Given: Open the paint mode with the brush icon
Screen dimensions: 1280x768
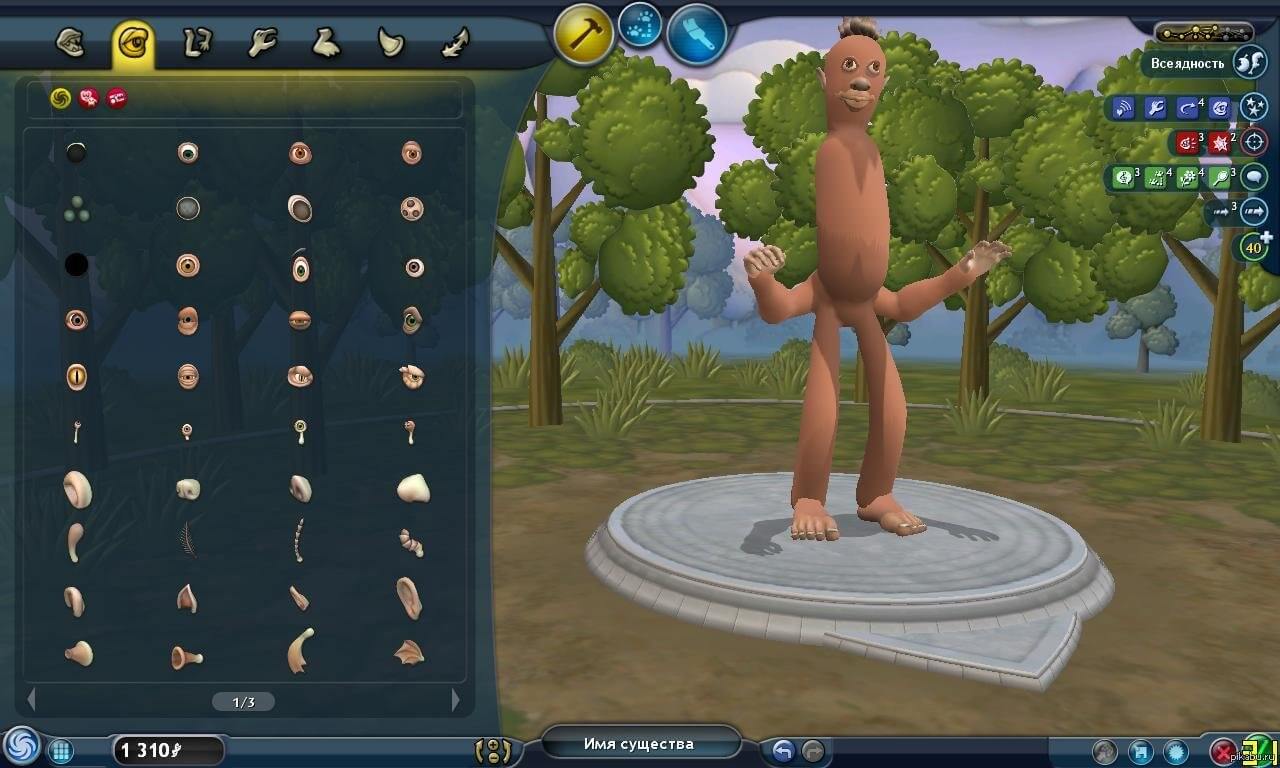Looking at the screenshot, I should click(x=696, y=34).
